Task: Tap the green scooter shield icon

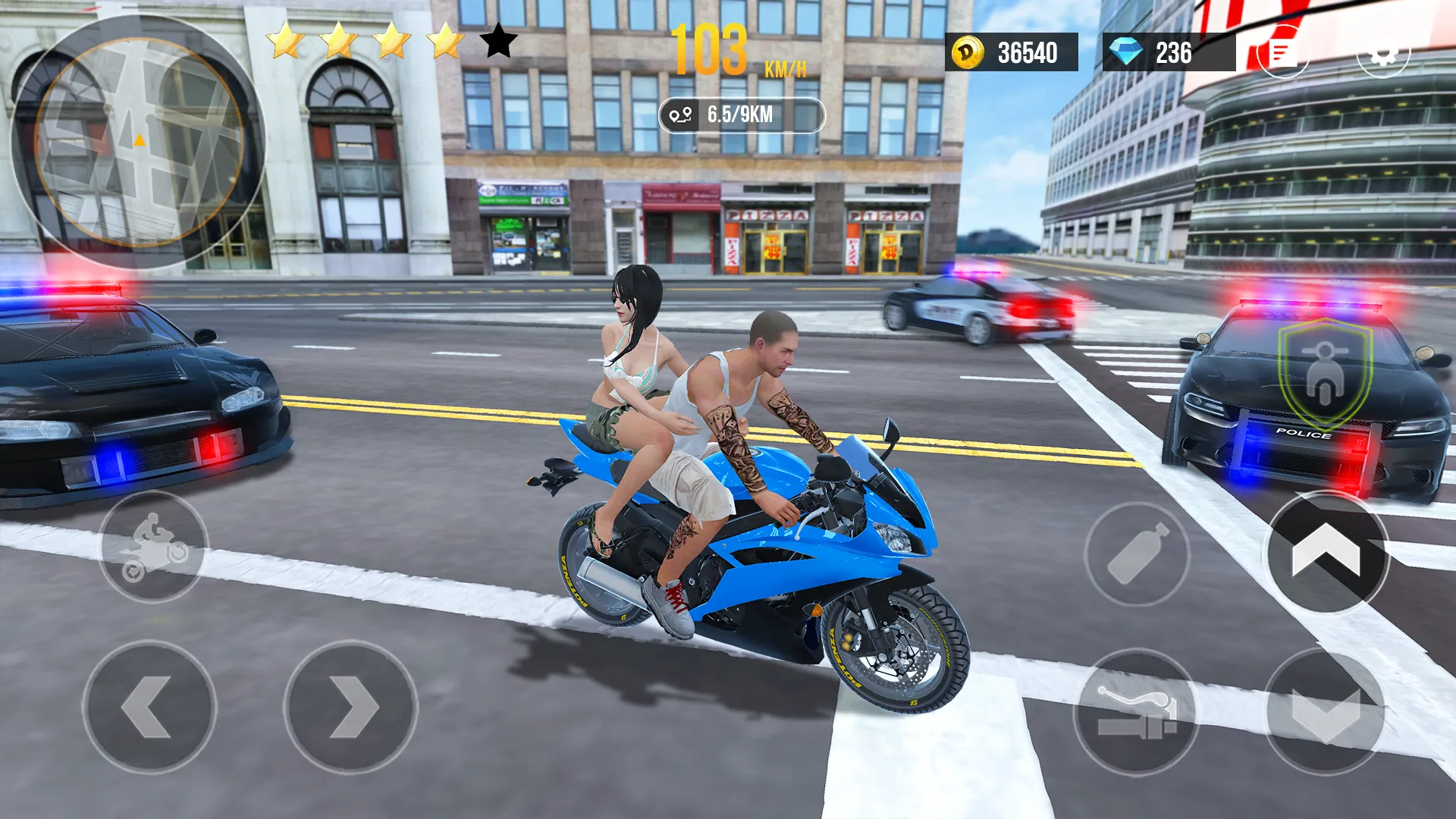Action: point(1324,374)
